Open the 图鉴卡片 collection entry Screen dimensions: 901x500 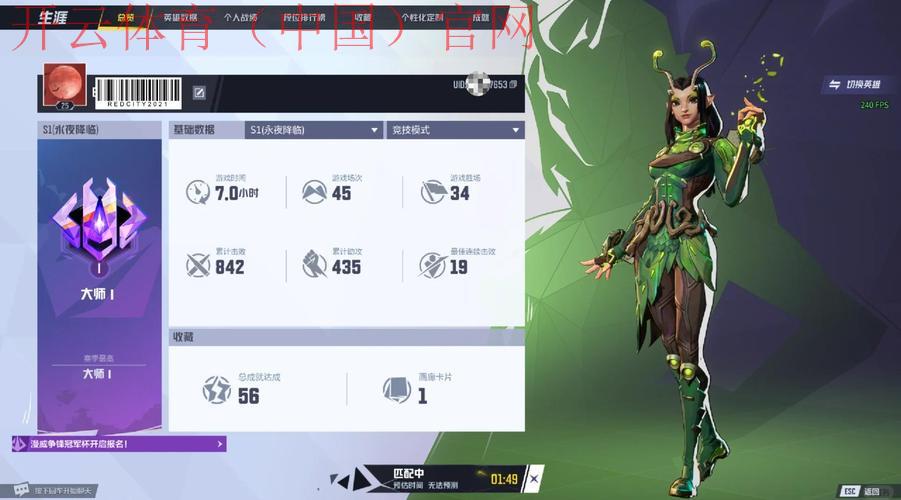tap(420, 388)
